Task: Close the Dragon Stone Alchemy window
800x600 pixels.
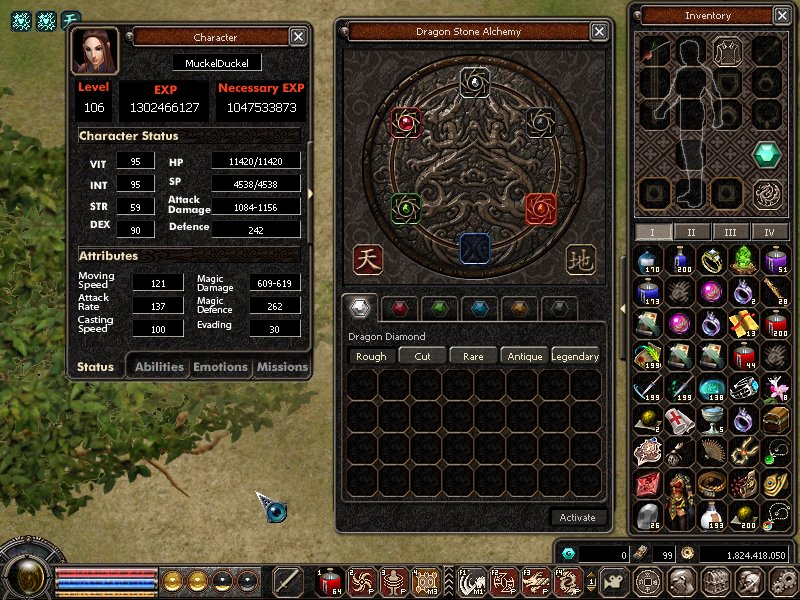Action: tap(599, 32)
